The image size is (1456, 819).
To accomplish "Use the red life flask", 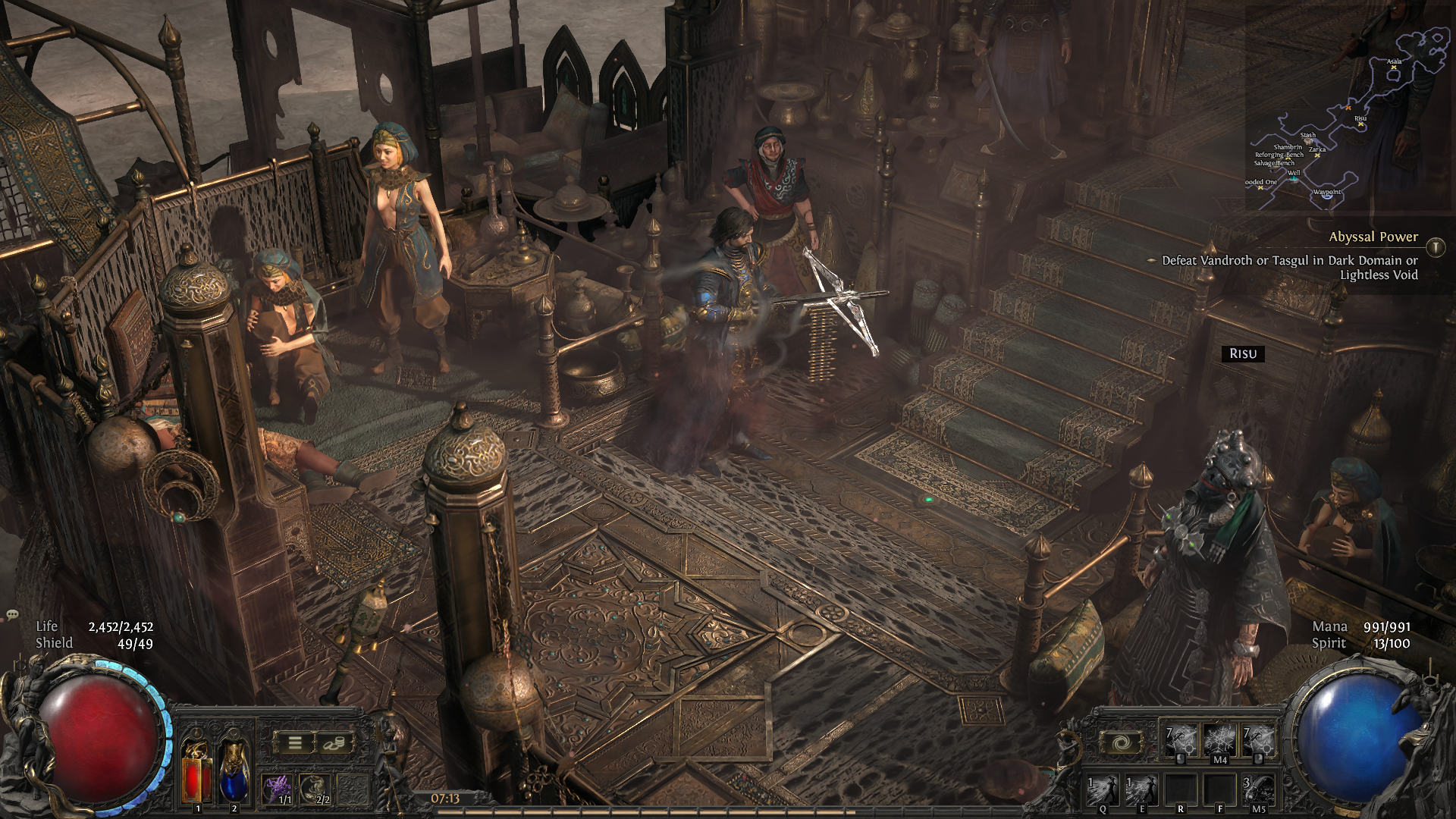I will click(197, 771).
